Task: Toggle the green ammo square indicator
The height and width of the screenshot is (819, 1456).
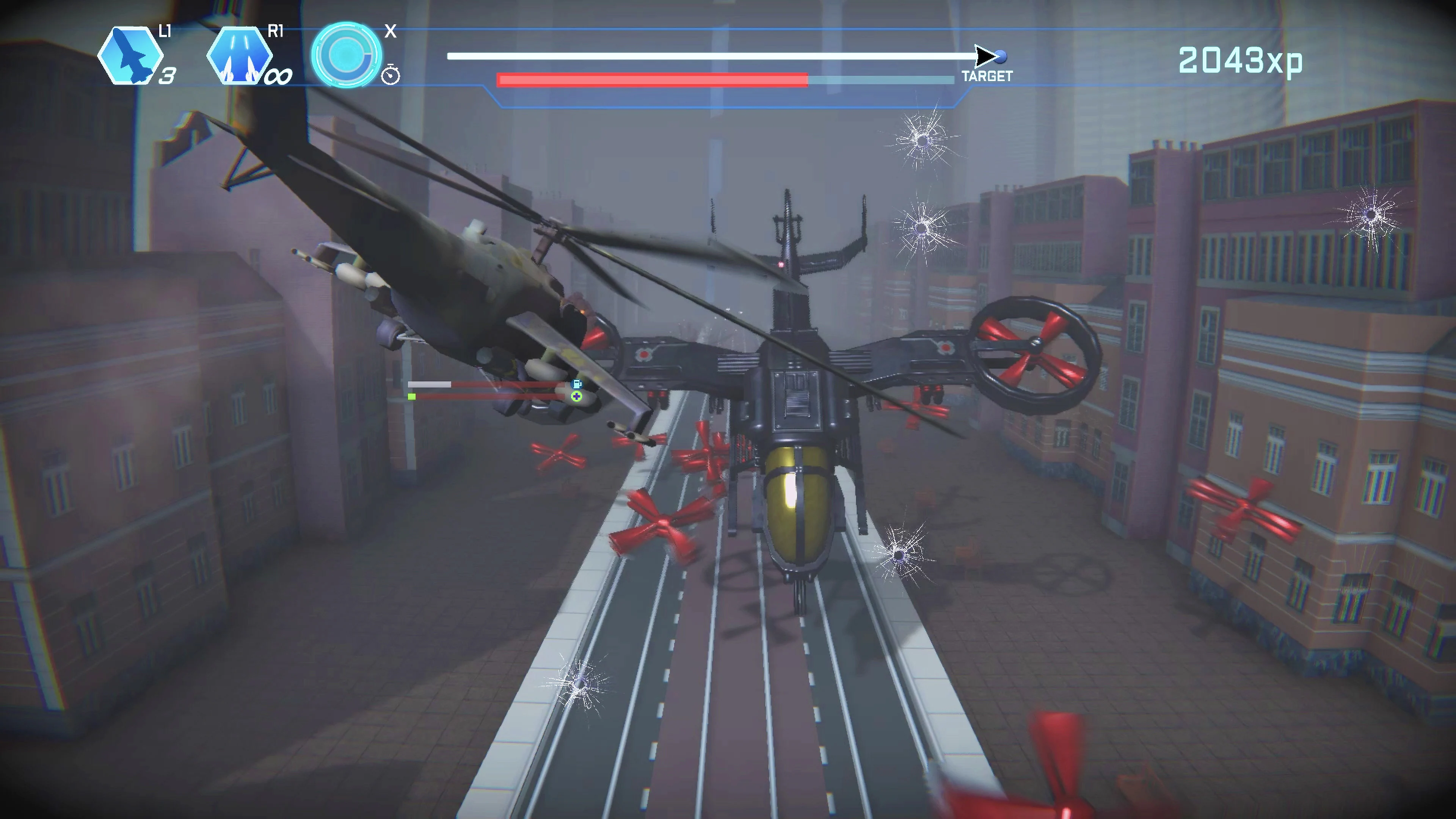Action: pos(411,397)
